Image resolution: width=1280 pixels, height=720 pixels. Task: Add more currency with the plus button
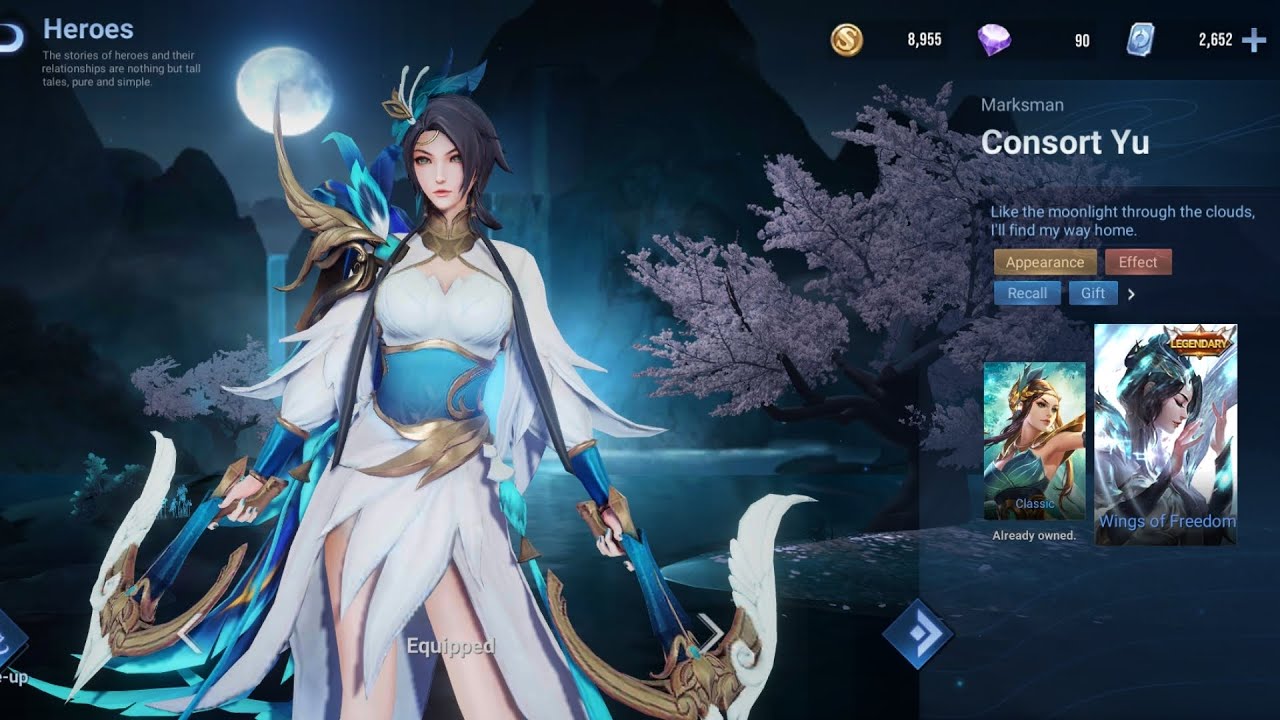[1253, 40]
